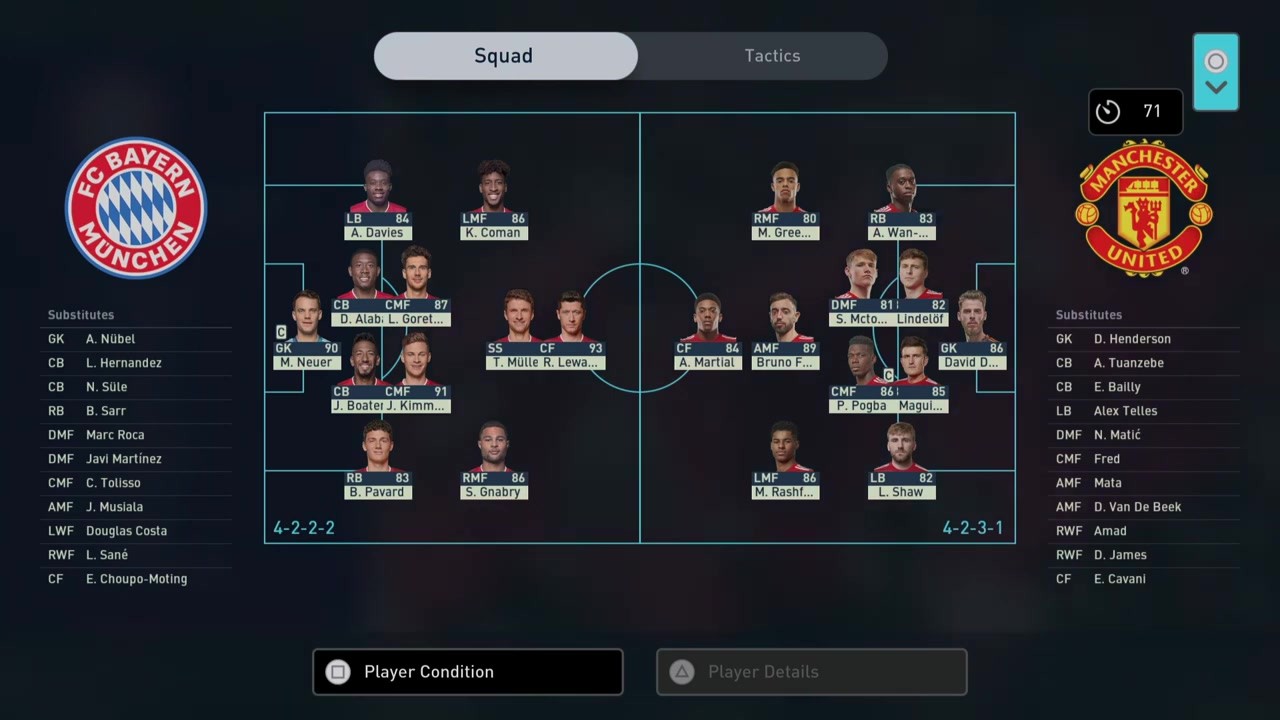Select the Squad tab
1280x720 pixels.
[505, 56]
